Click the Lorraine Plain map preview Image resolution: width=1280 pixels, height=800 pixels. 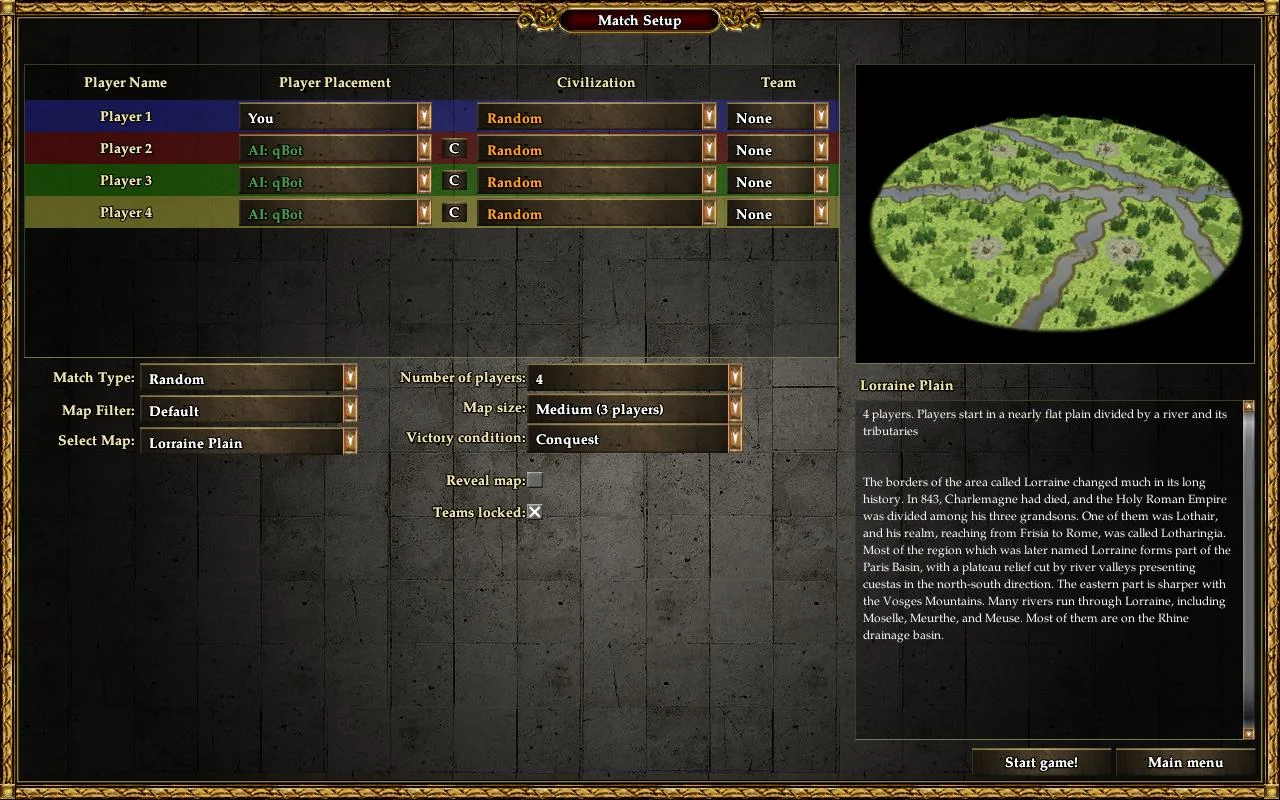(x=1054, y=213)
